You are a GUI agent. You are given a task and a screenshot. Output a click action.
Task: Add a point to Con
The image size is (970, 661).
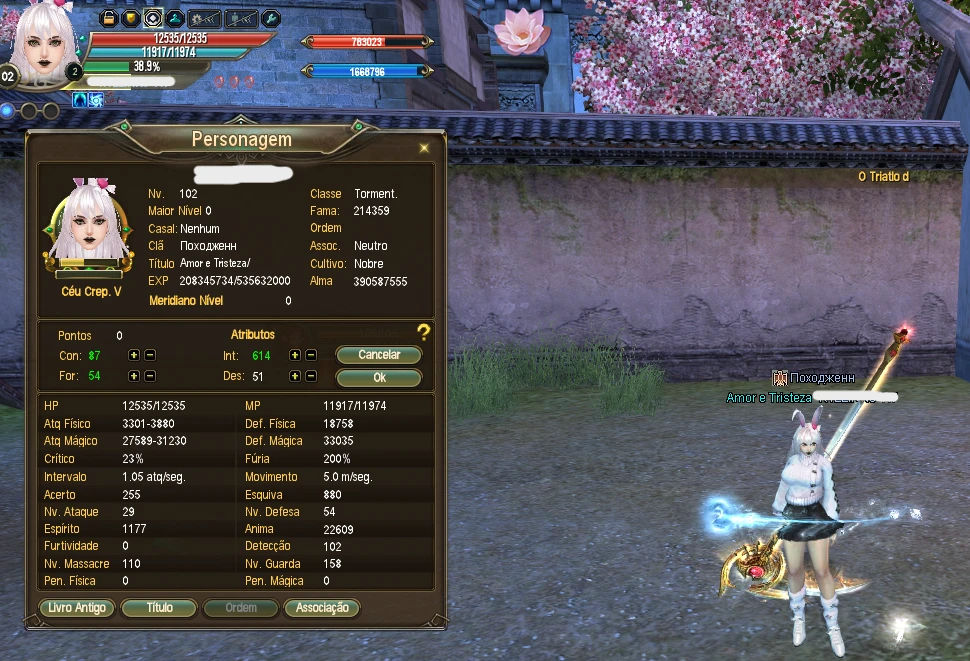[x=134, y=355]
